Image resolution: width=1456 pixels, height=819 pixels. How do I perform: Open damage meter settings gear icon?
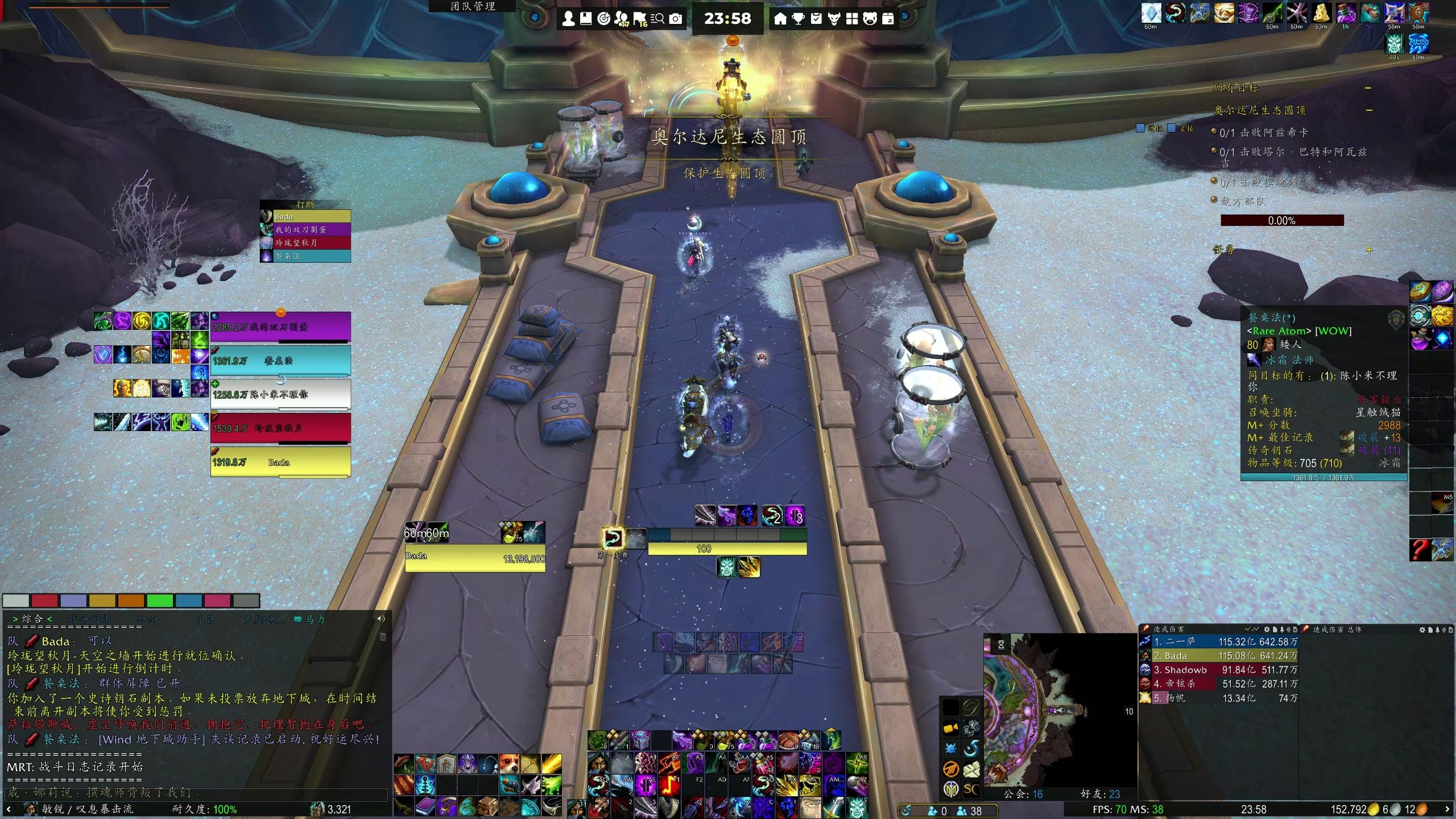1267,630
